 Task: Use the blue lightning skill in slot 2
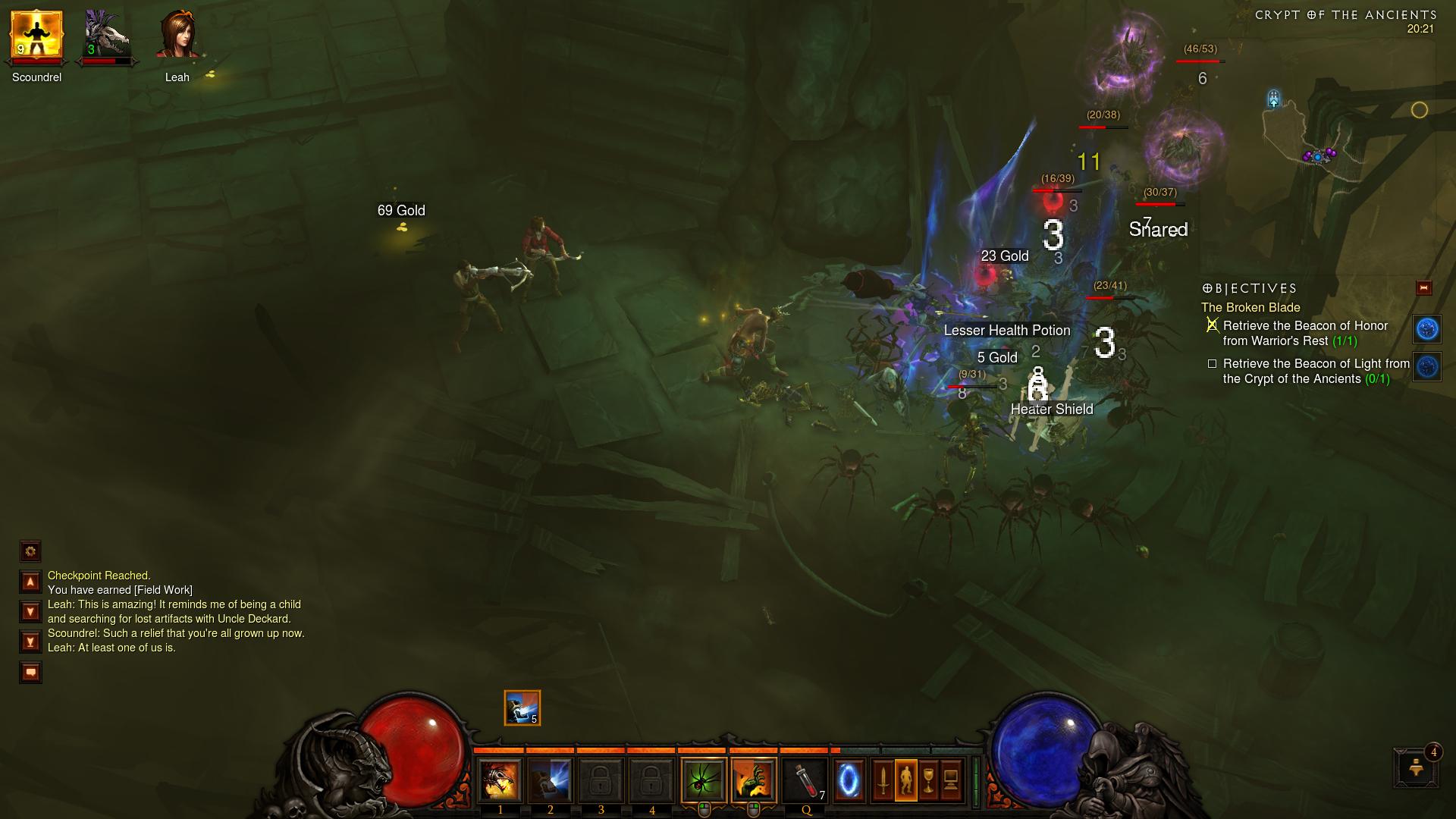click(551, 781)
